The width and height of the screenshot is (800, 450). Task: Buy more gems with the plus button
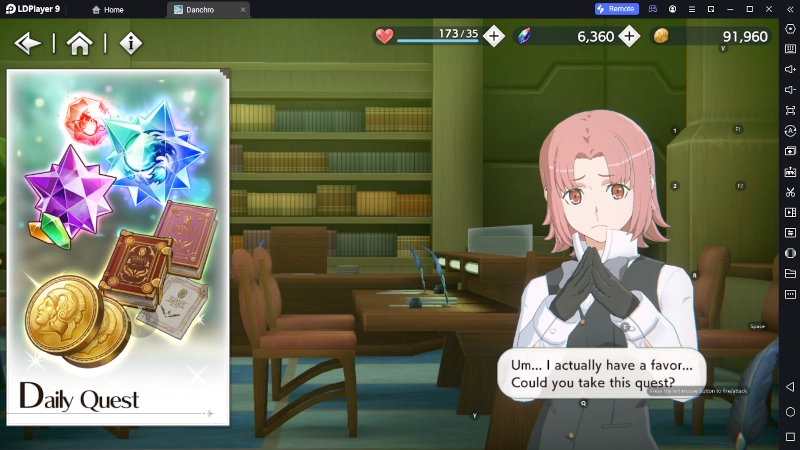coord(629,36)
